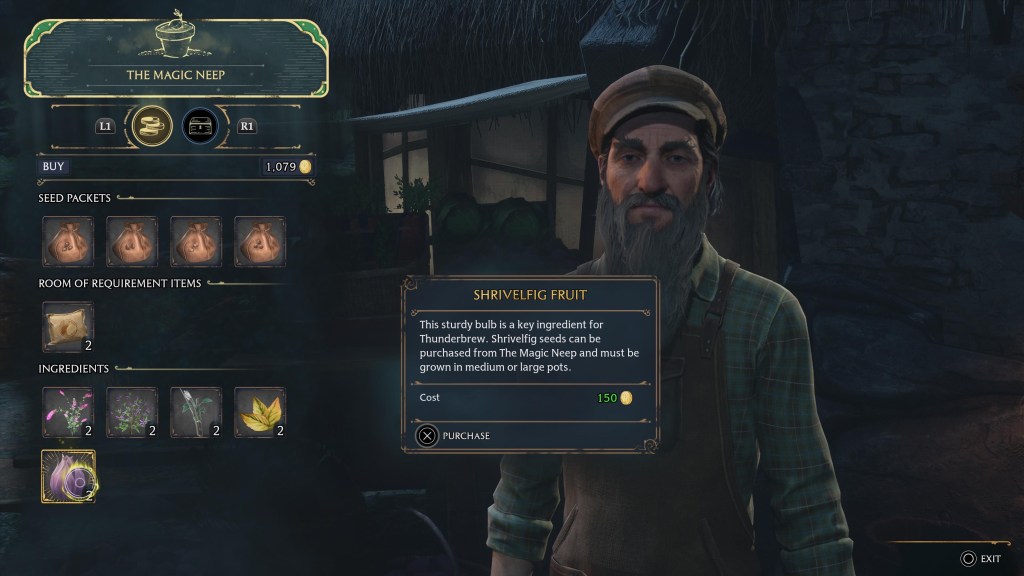1024x576 pixels.
Task: Pick the green stalk ingredient slot
Action: [195, 412]
